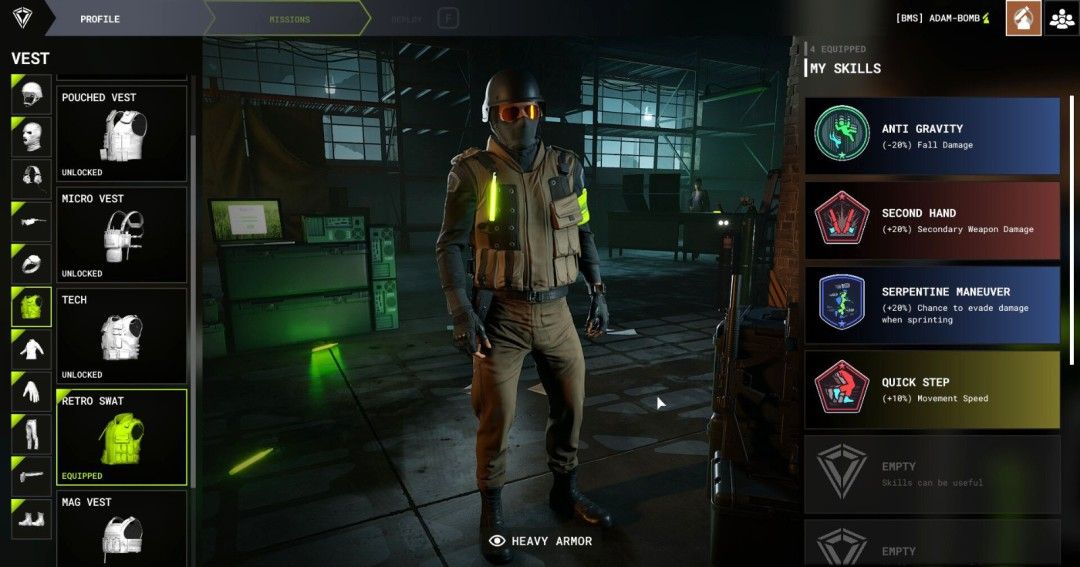Select the Anti Gravity skill
Viewport: 1080px width, 567px height.
pyautogui.click(x=932, y=136)
